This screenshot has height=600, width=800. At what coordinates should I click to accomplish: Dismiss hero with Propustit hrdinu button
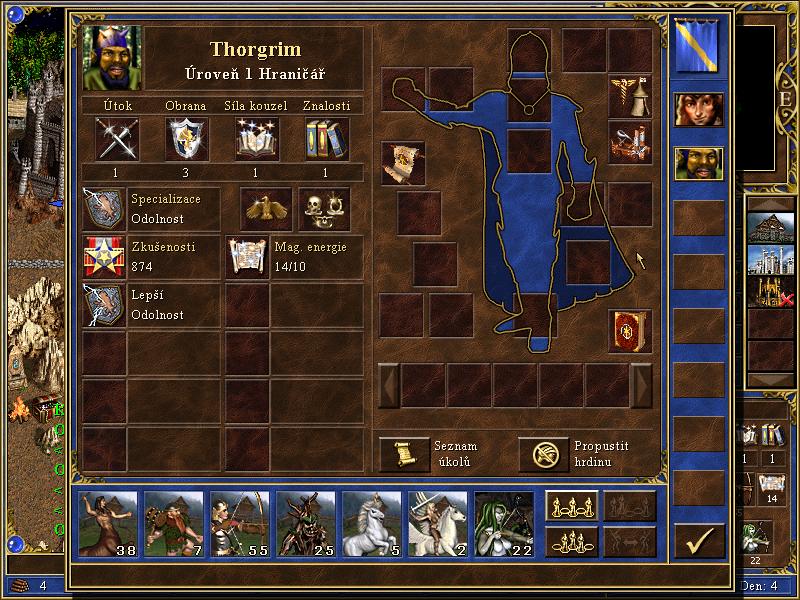pyautogui.click(x=543, y=453)
